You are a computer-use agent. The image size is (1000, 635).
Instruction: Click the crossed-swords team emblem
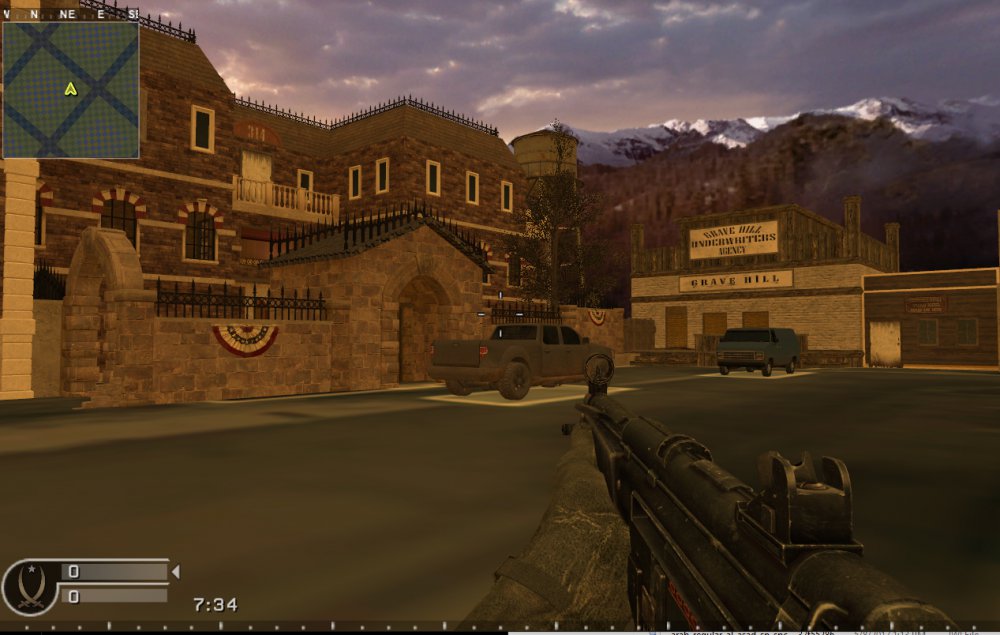coord(29,586)
